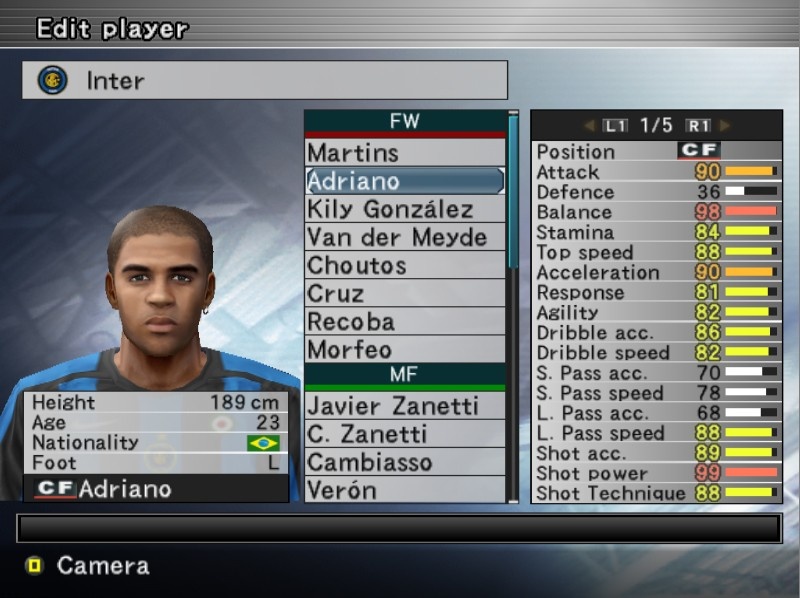Select the Shot power attribute row
800x598 pixels.
(x=656, y=473)
